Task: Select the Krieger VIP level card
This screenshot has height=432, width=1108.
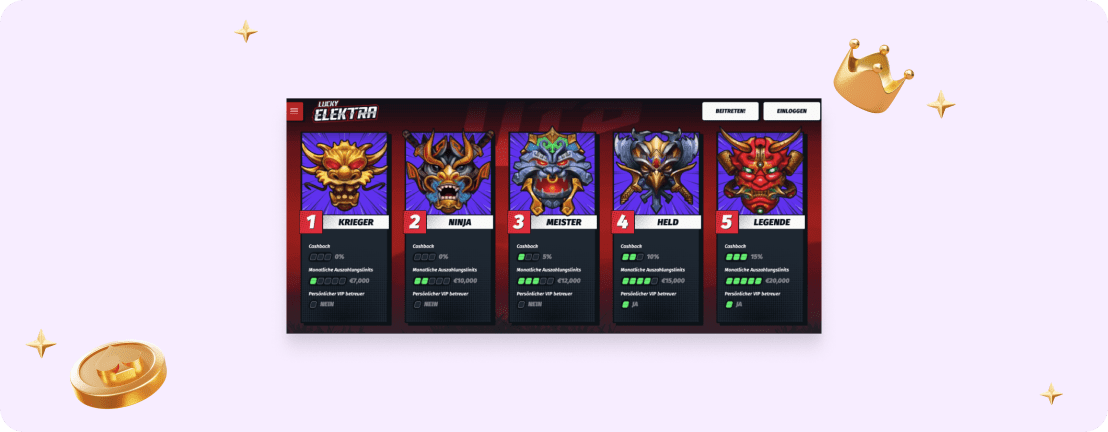Action: tap(345, 226)
